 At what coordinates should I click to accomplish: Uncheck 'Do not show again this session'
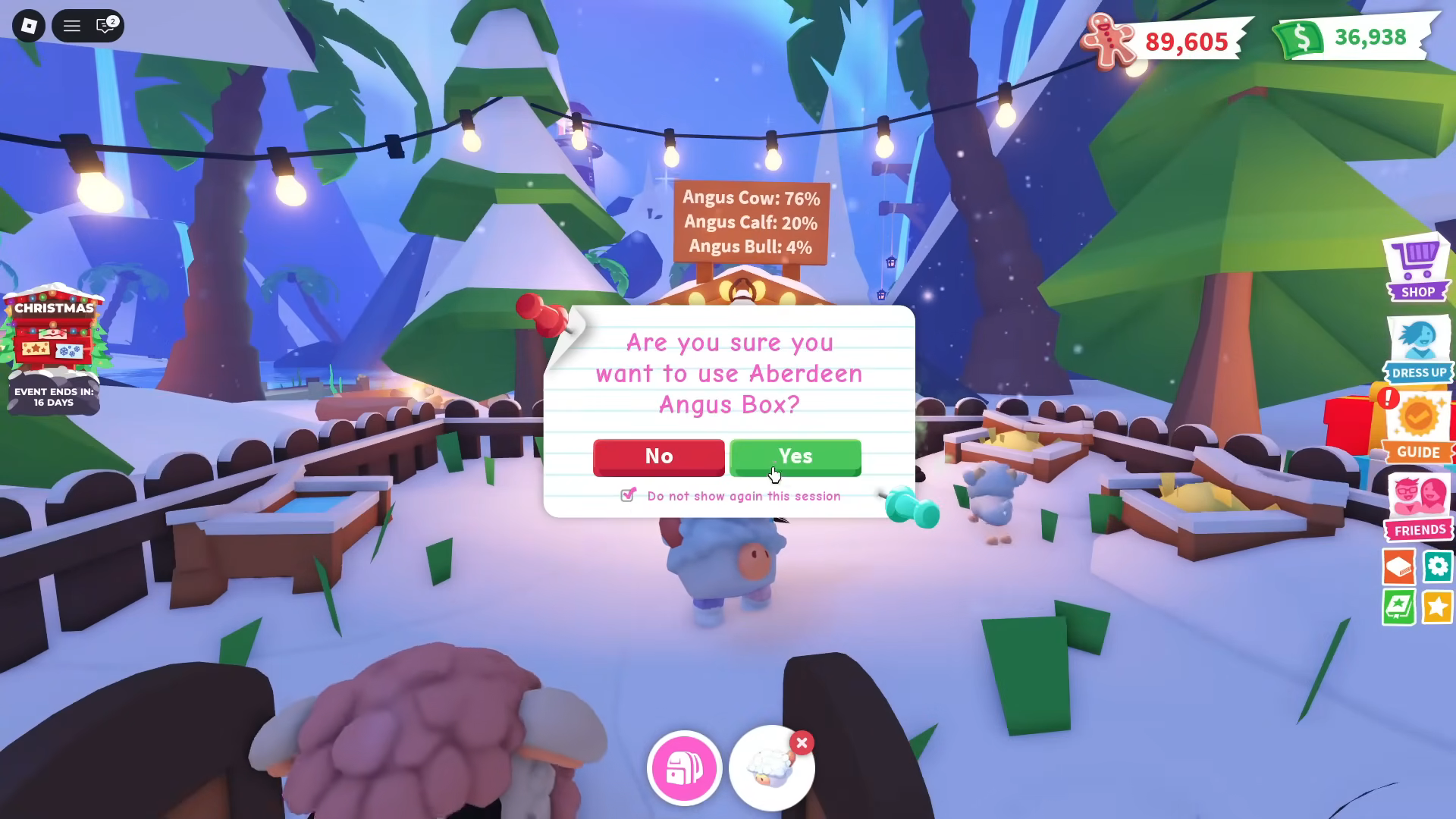627,494
